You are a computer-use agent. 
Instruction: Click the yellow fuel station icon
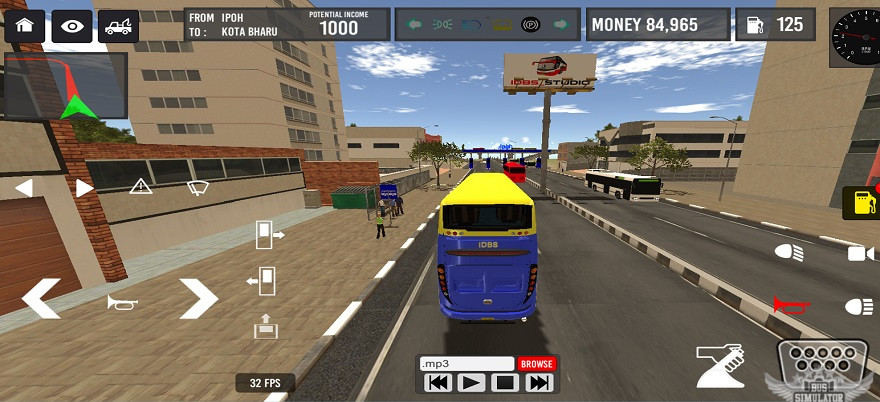[x=858, y=202]
